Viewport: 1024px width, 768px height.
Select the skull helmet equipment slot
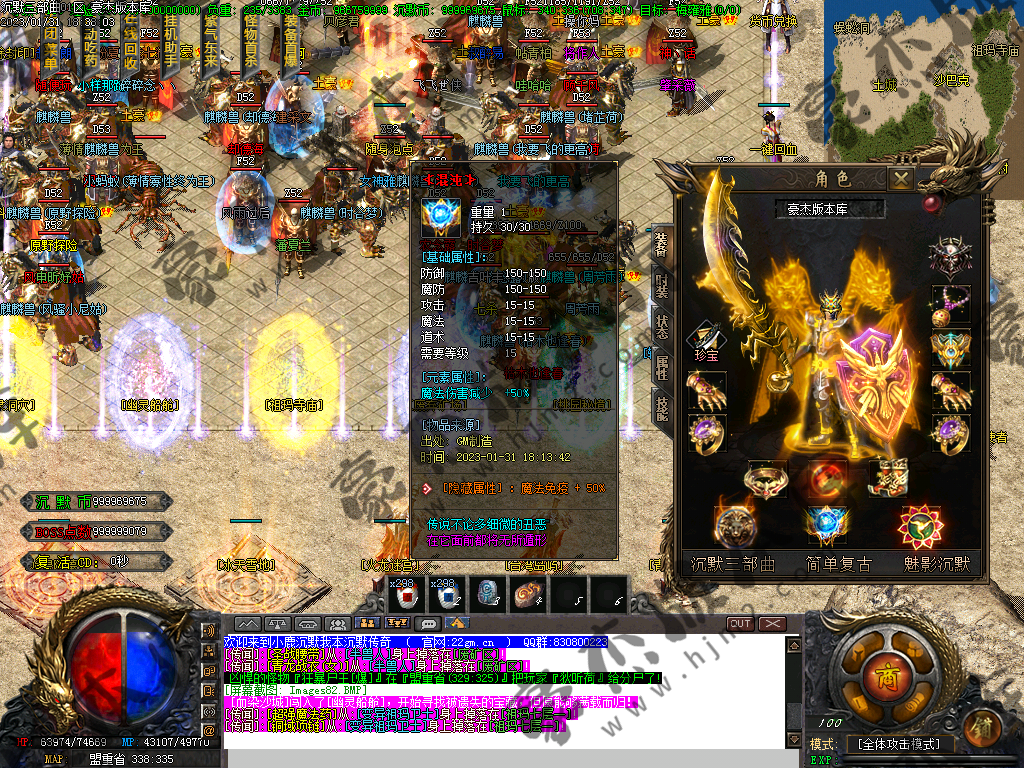(x=949, y=254)
